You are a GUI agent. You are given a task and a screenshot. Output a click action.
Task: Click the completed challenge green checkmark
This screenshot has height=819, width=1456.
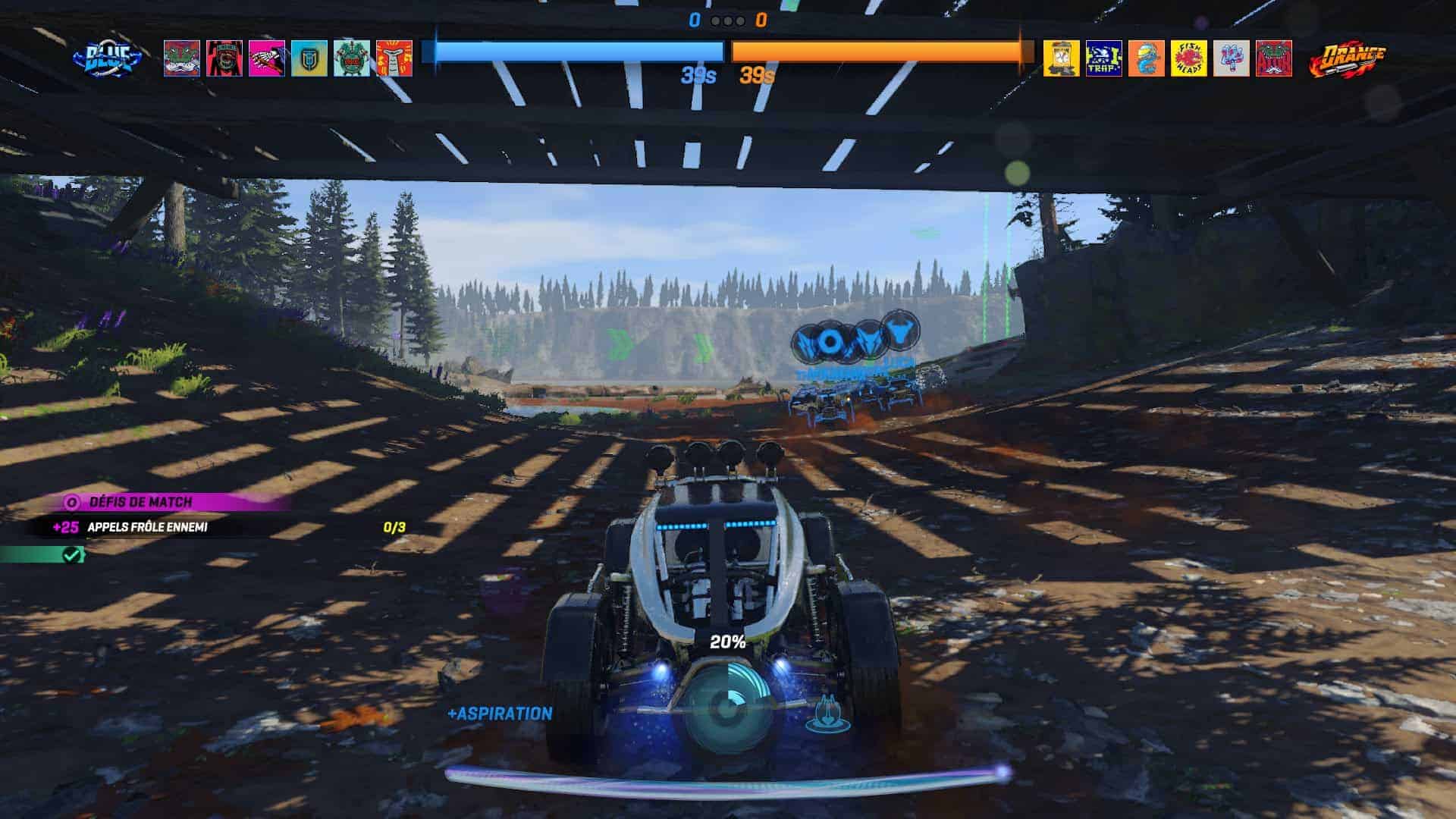72,555
